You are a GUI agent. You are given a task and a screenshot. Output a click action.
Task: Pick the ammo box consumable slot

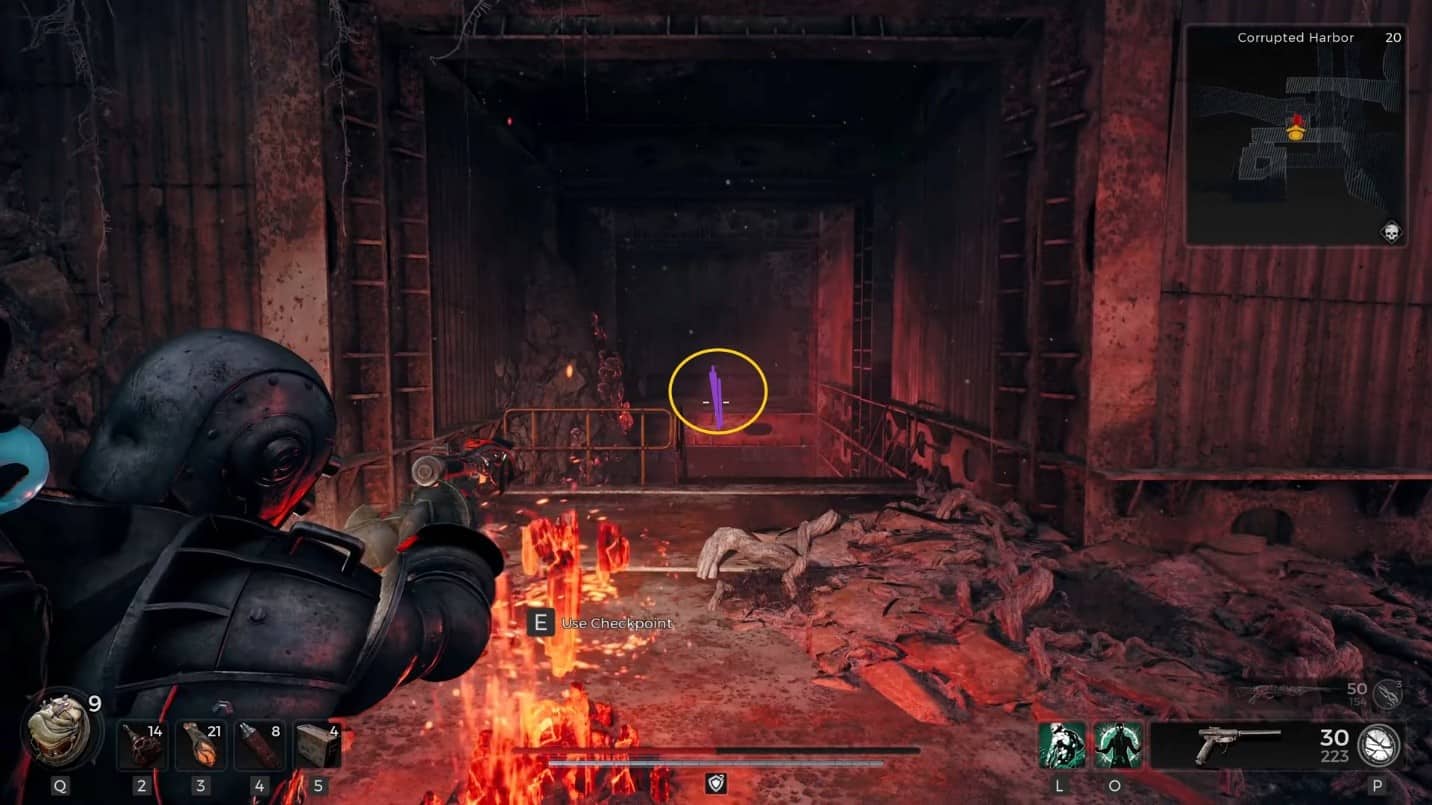(318, 745)
